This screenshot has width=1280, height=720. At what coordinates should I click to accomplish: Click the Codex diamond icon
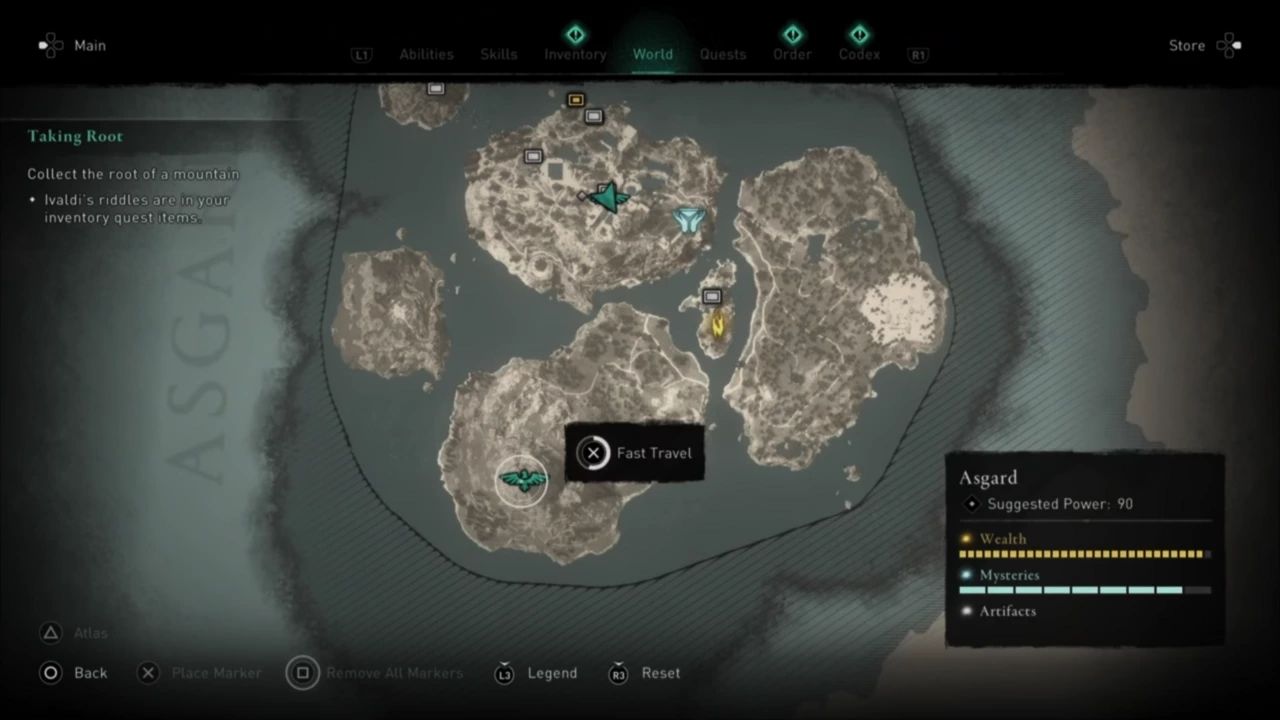(859, 33)
